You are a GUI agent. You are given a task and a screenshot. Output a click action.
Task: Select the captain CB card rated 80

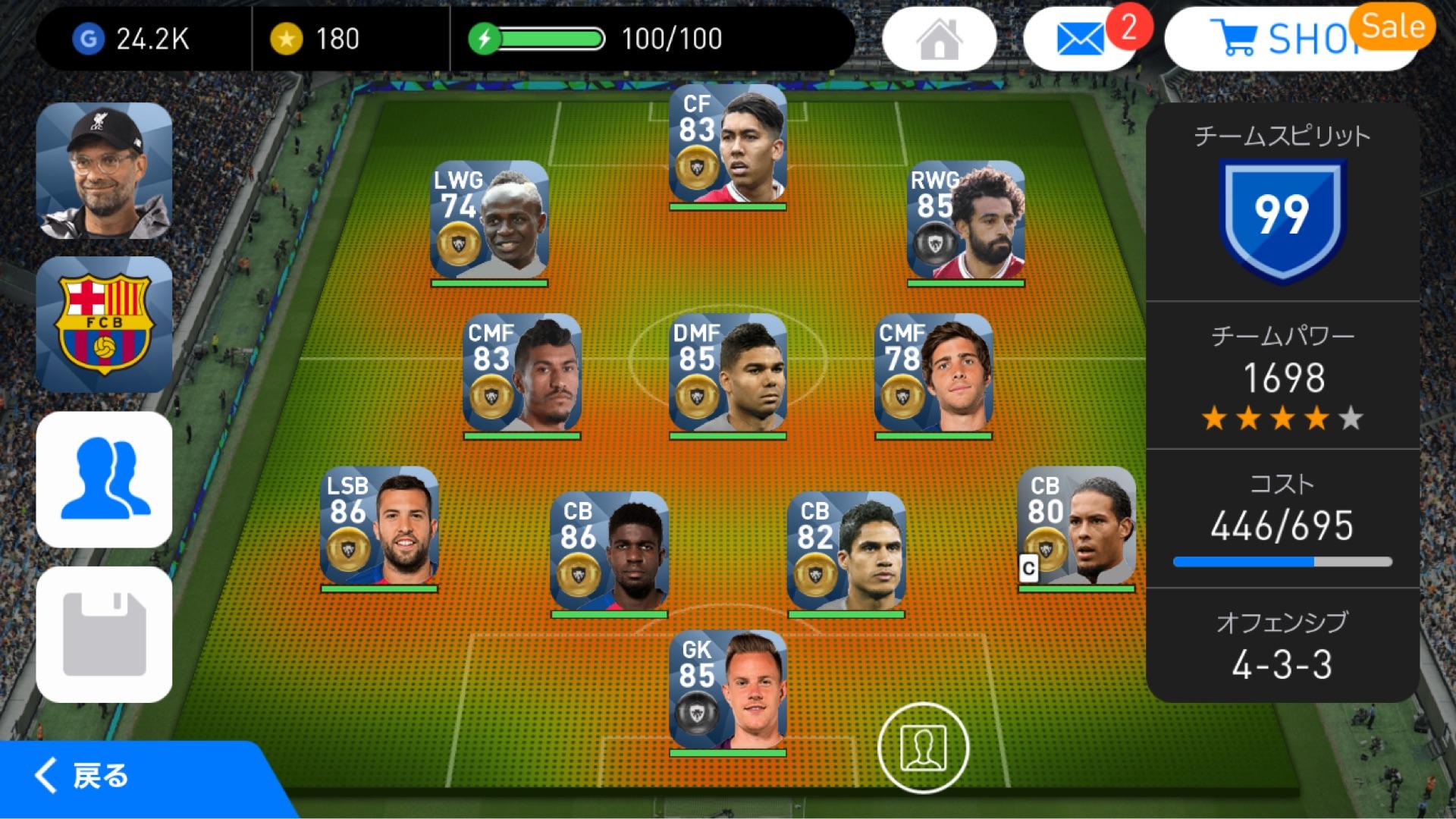coord(1076,527)
